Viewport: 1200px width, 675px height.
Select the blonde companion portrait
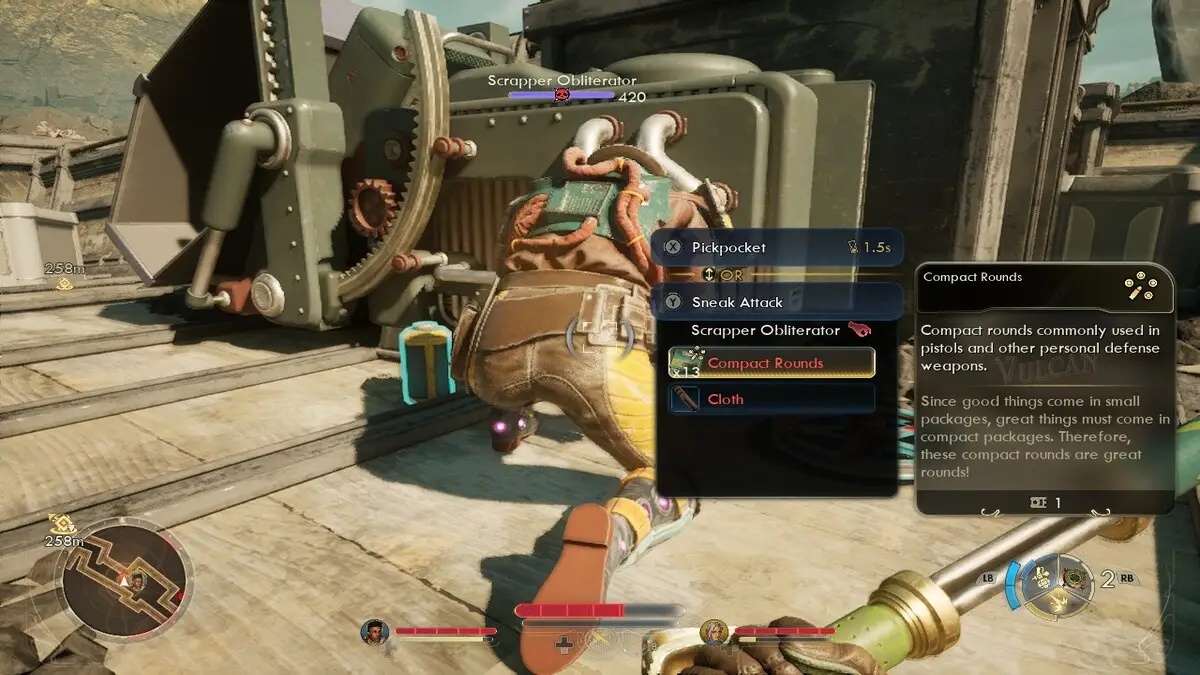(714, 632)
